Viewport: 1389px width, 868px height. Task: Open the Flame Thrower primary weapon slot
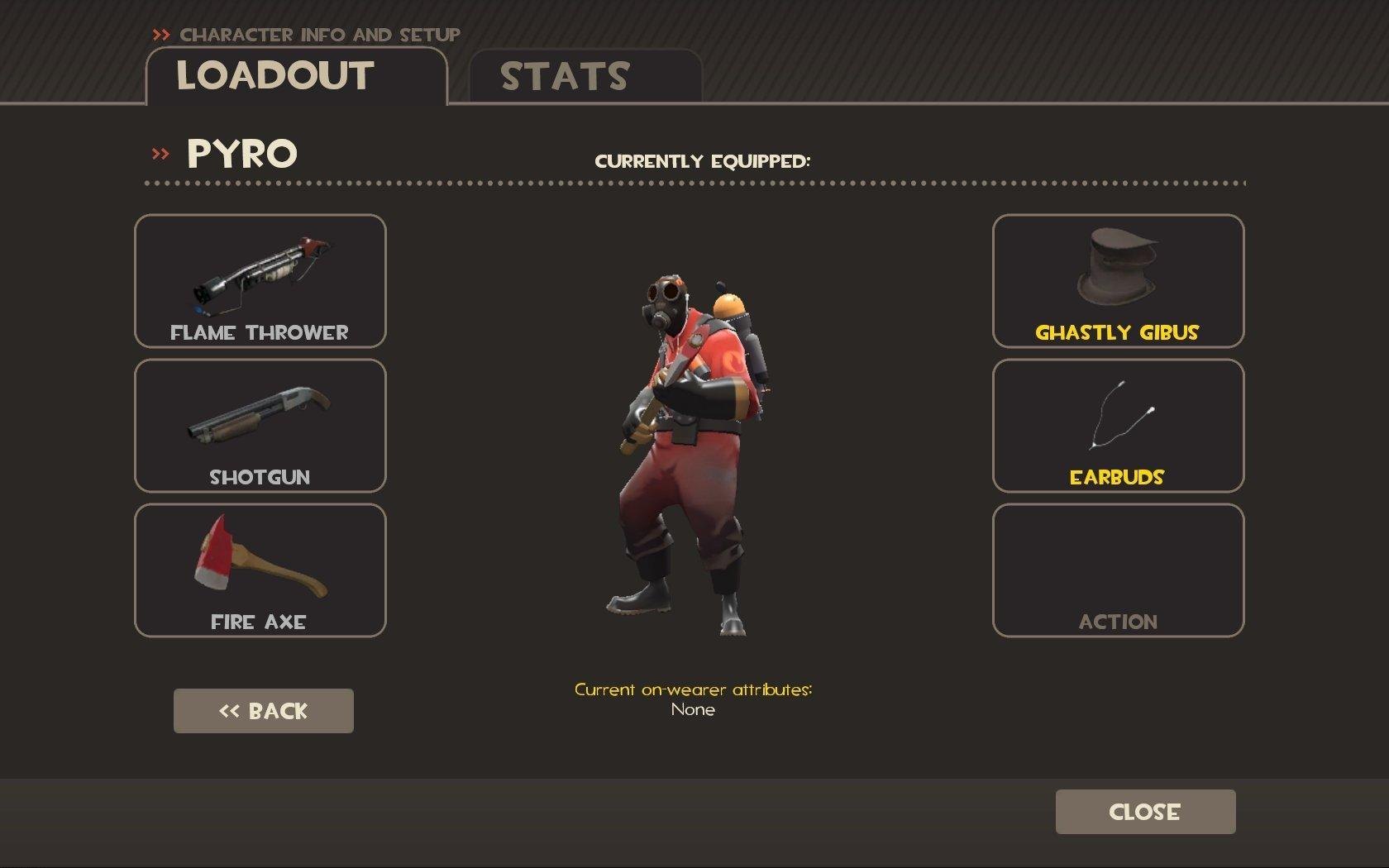coord(260,281)
